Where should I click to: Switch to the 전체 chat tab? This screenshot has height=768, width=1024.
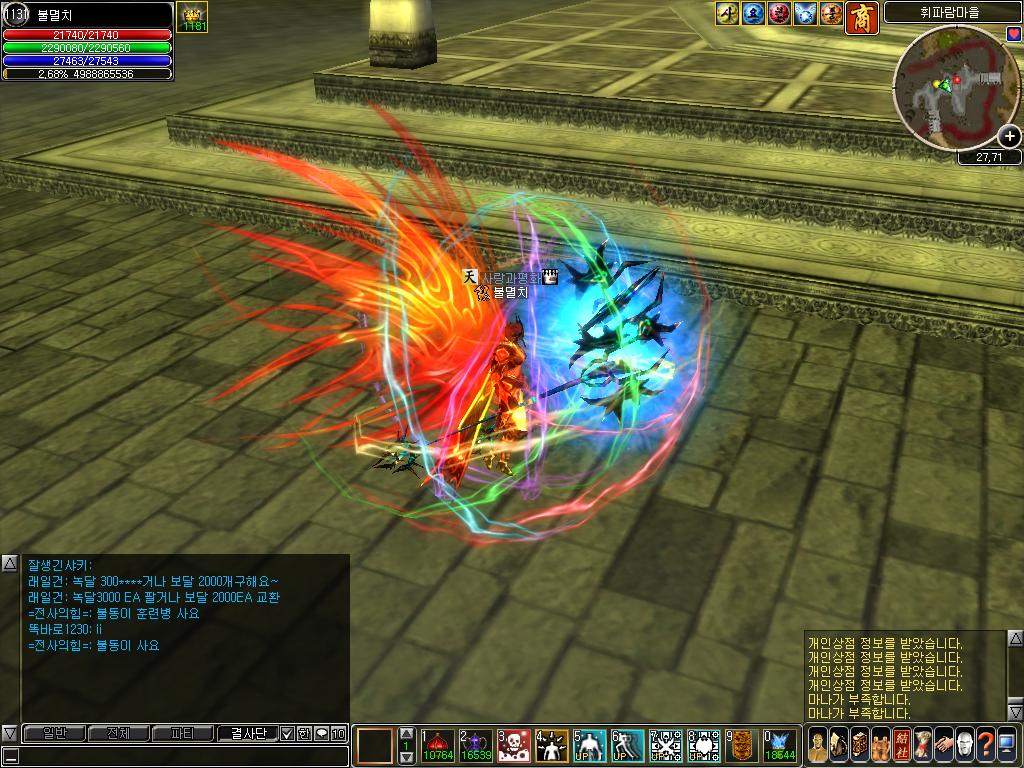(x=117, y=733)
